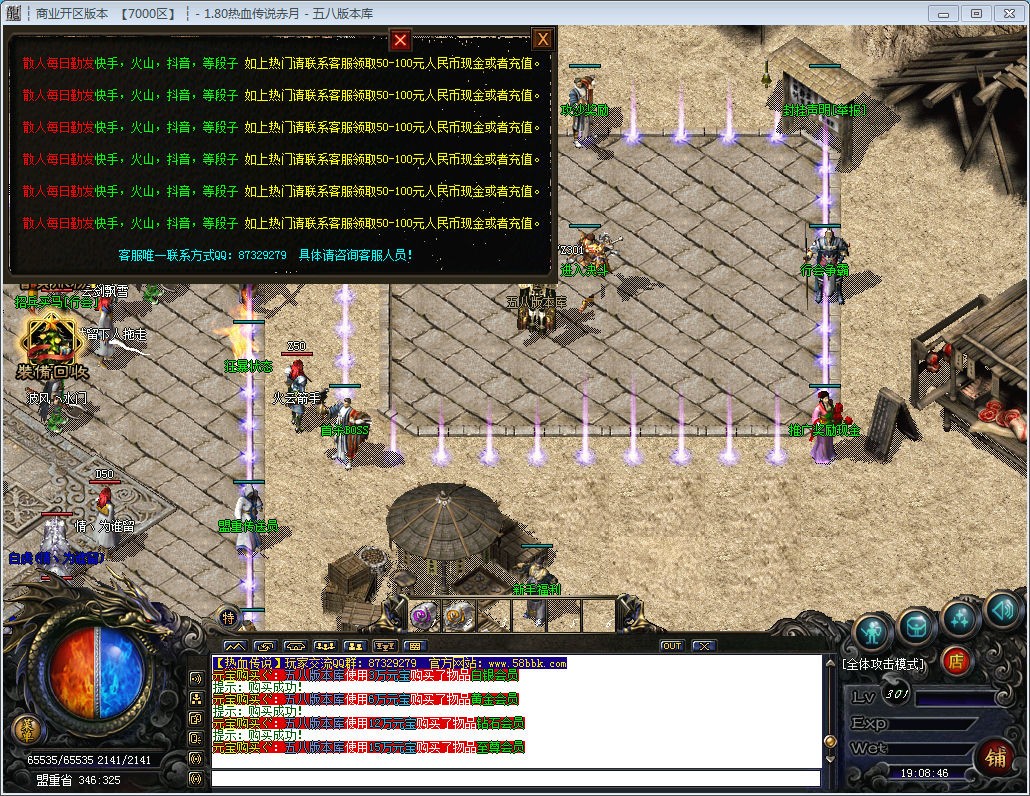
Task: Open the minimap button with mountain icon
Action: [x=234, y=646]
